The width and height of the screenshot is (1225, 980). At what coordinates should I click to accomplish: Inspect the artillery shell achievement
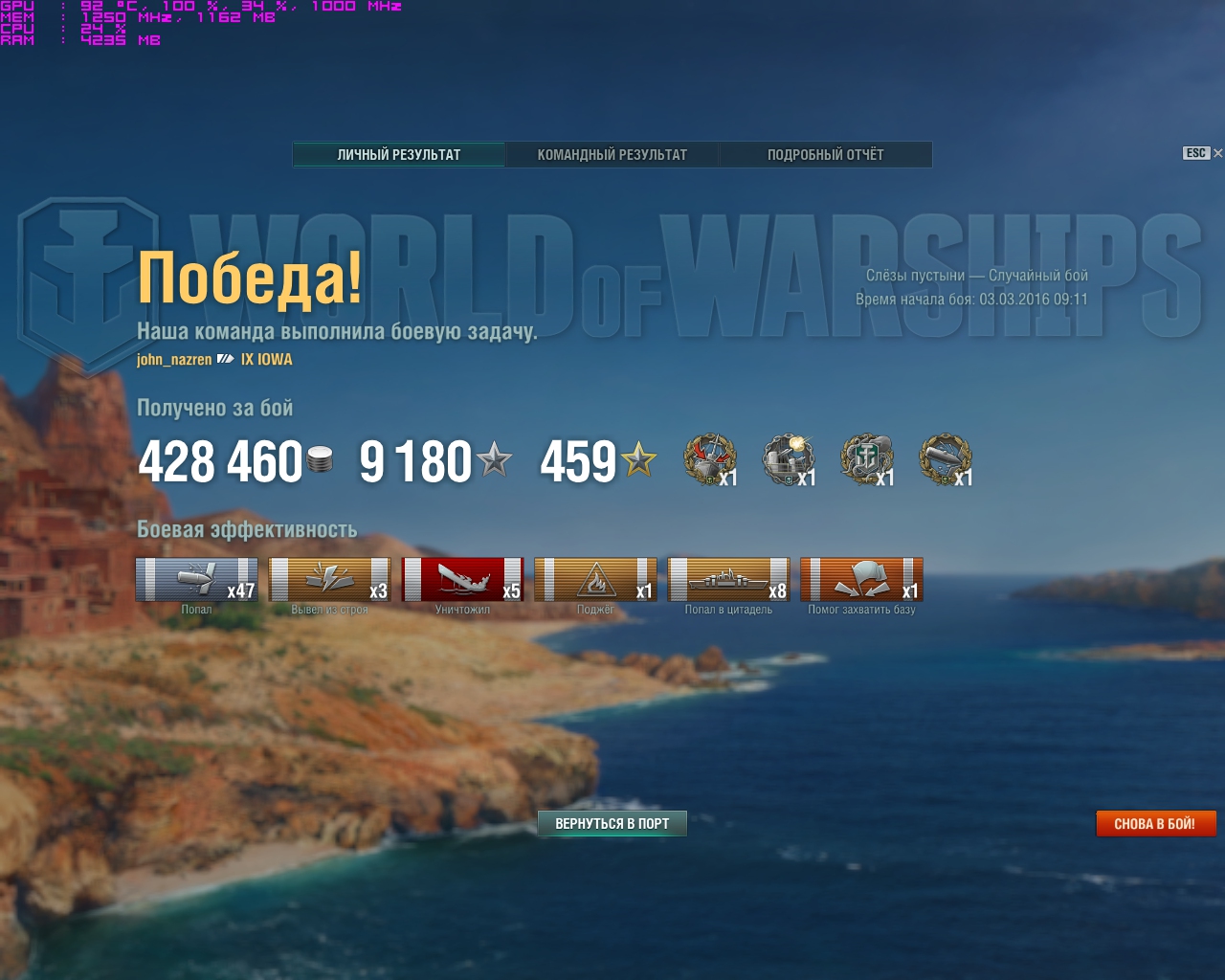(945, 459)
